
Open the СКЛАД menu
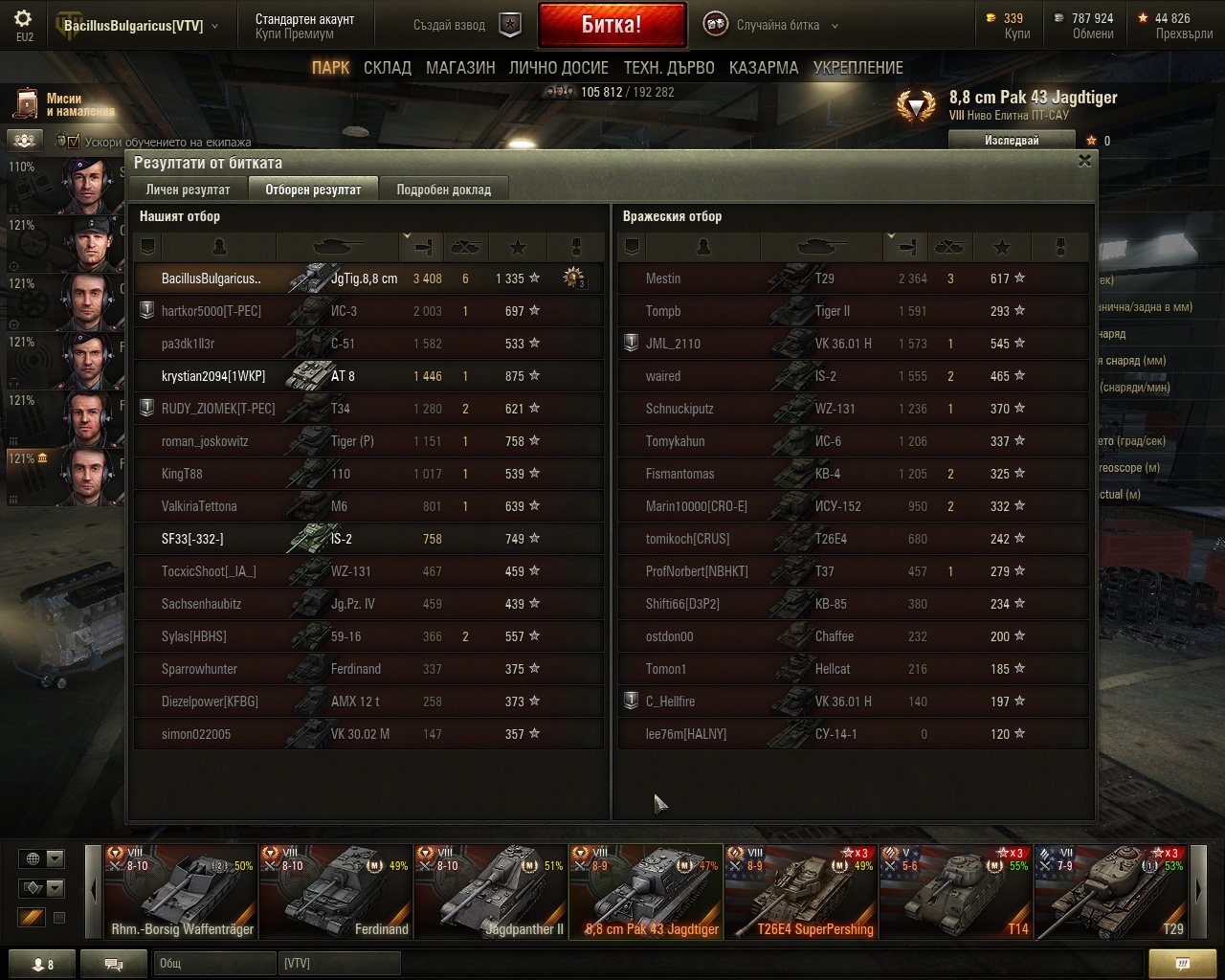pyautogui.click(x=388, y=68)
